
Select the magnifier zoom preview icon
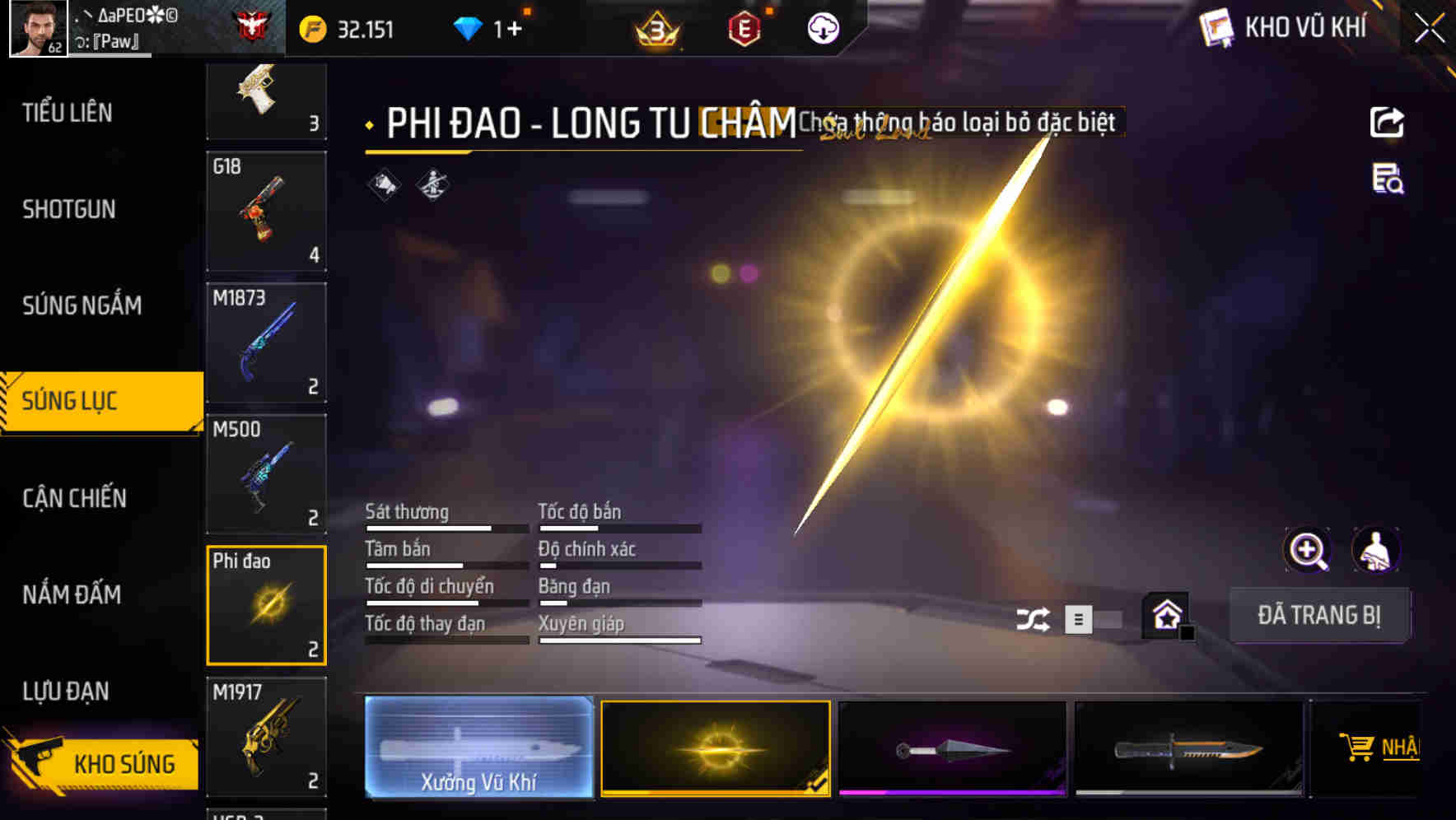coord(1309,550)
